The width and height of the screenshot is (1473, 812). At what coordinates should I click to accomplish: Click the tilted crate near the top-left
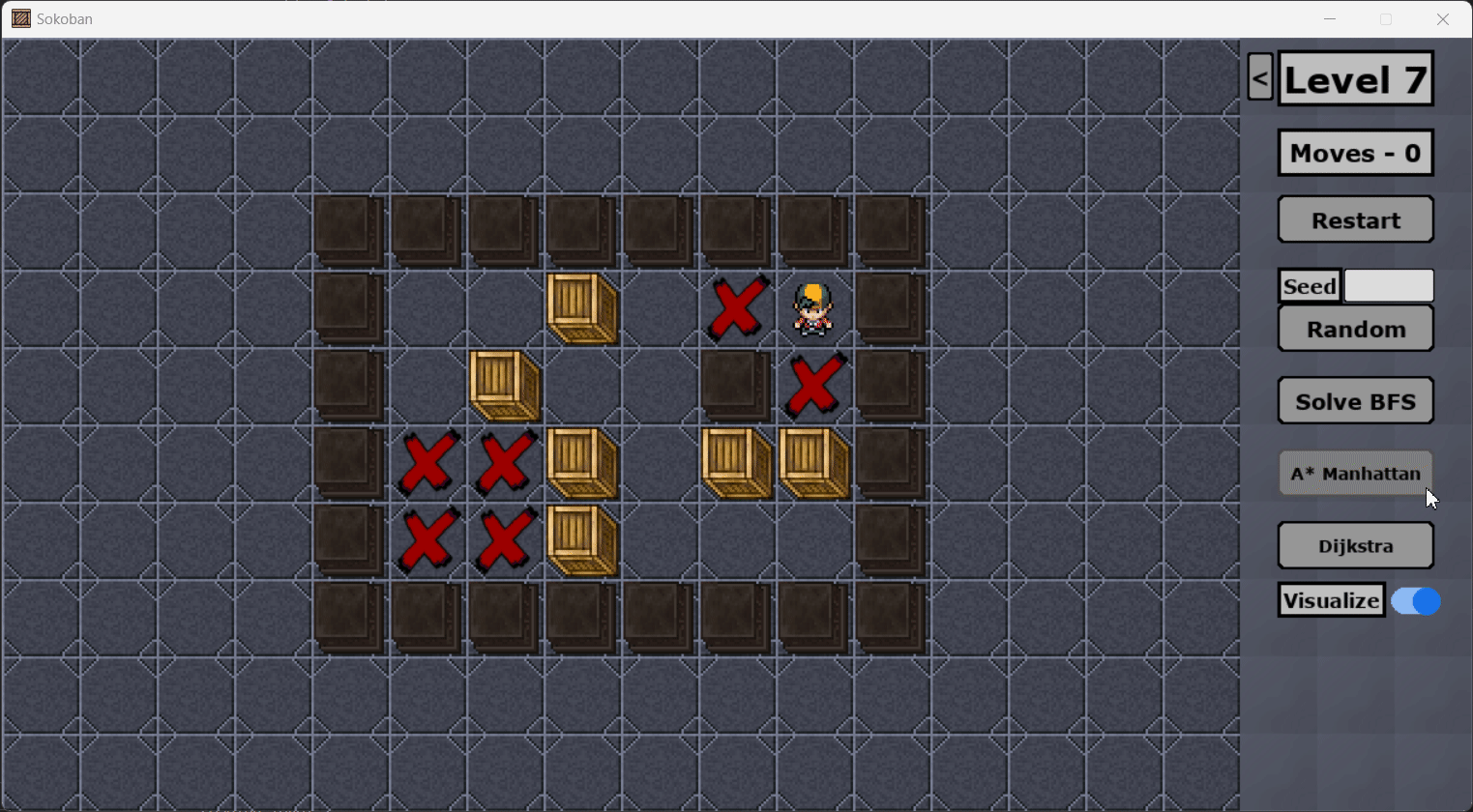click(x=503, y=385)
